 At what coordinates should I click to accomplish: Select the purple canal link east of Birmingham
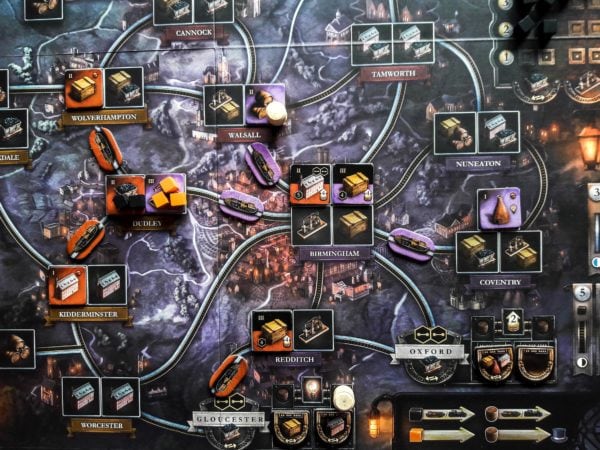[410, 242]
